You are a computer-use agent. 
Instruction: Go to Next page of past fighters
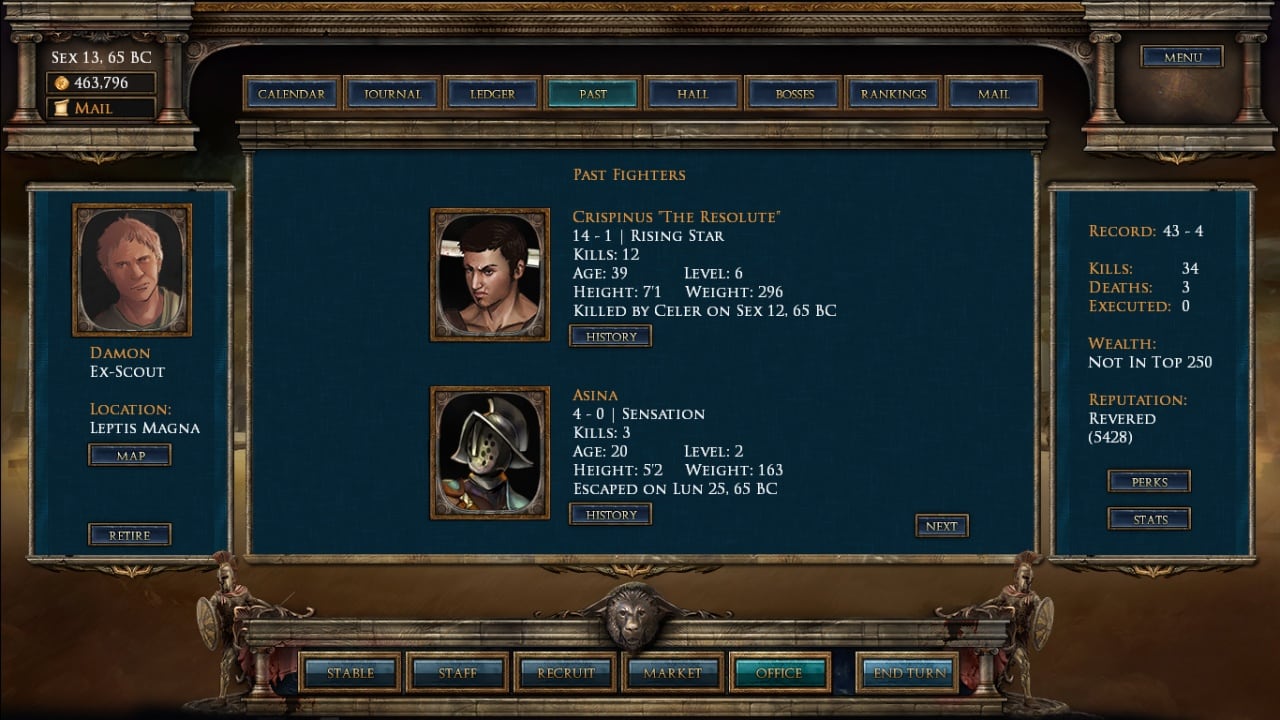[x=941, y=526]
